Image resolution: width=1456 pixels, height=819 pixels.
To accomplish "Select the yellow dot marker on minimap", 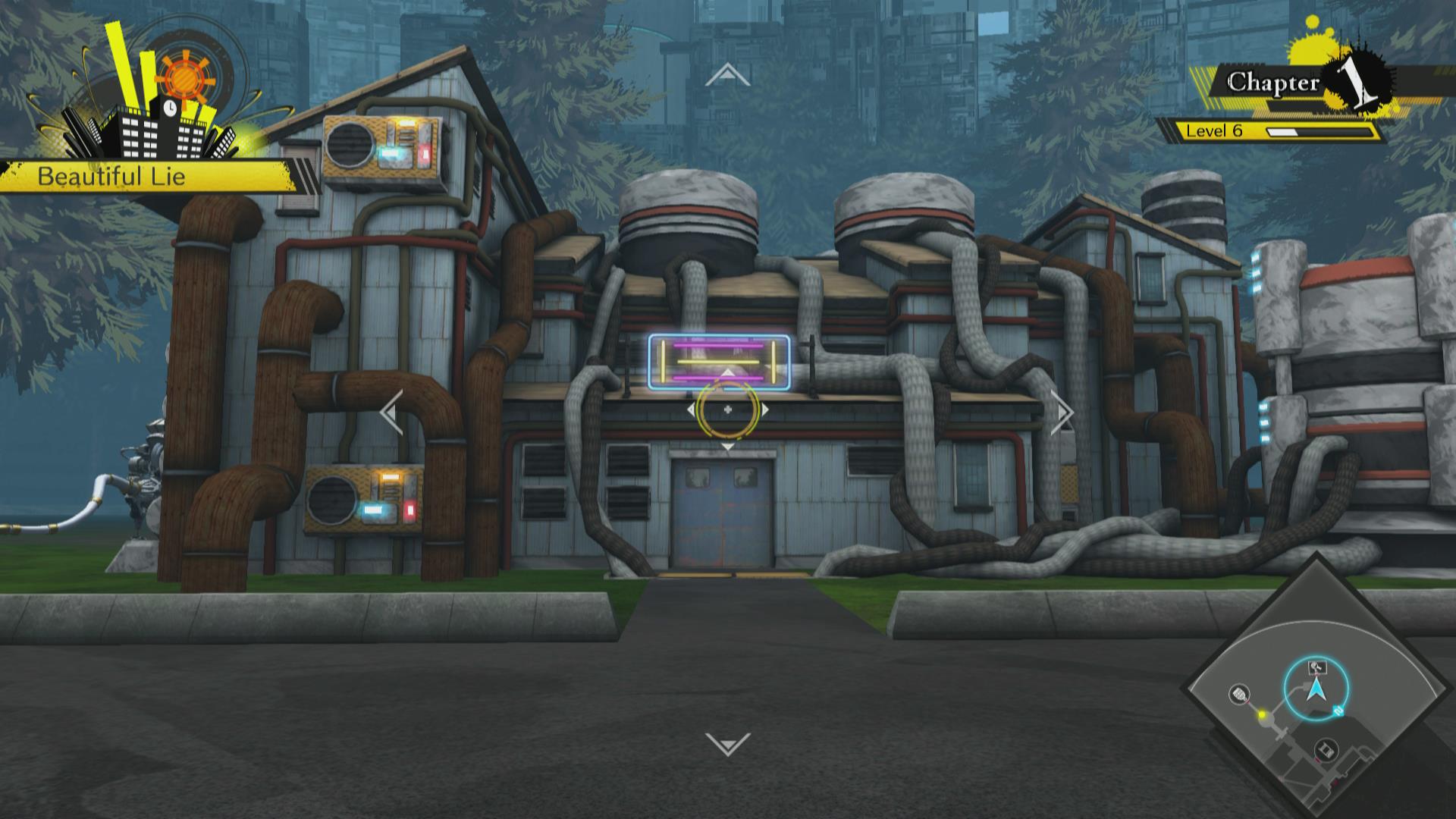I will click(1263, 714).
